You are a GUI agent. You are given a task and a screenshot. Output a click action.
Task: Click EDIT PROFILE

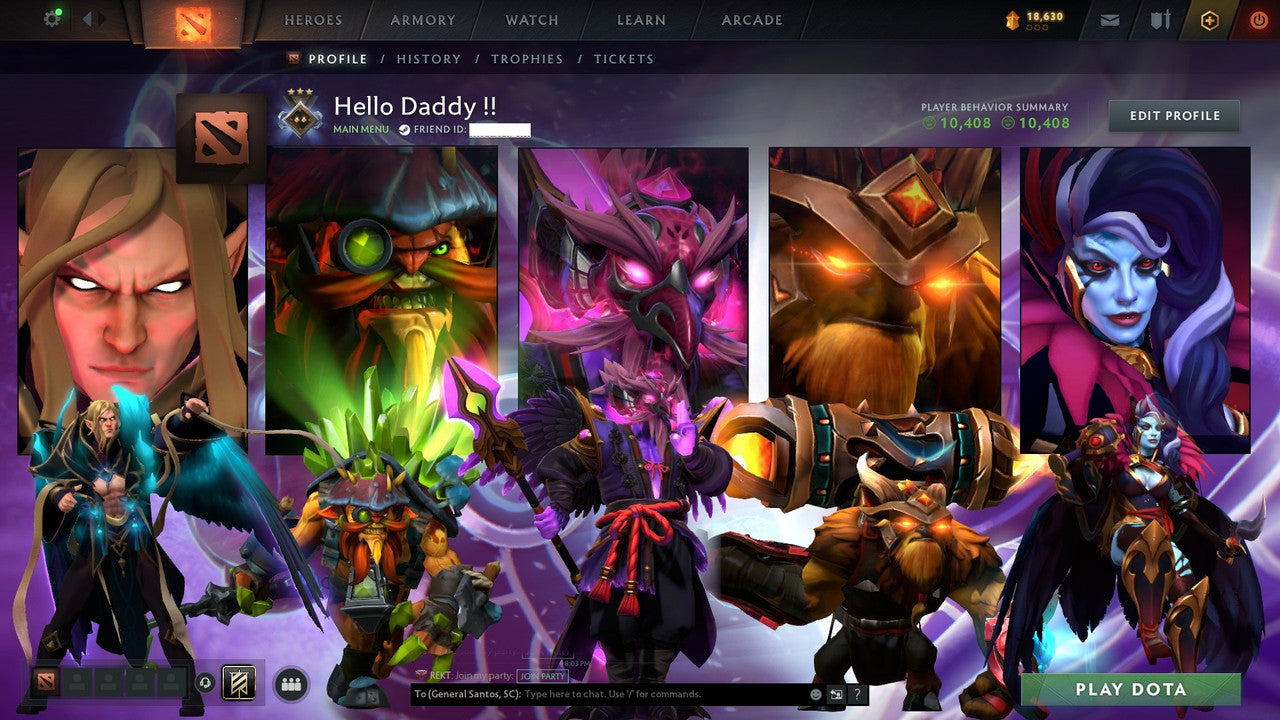point(1173,115)
